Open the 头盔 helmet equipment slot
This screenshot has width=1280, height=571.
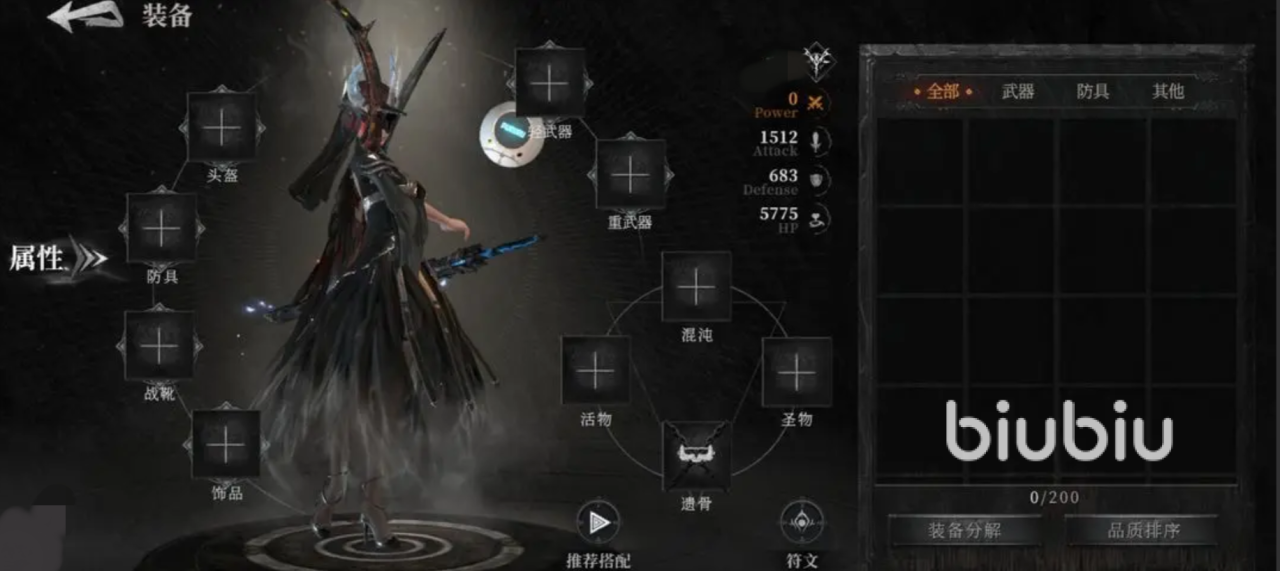click(x=222, y=127)
